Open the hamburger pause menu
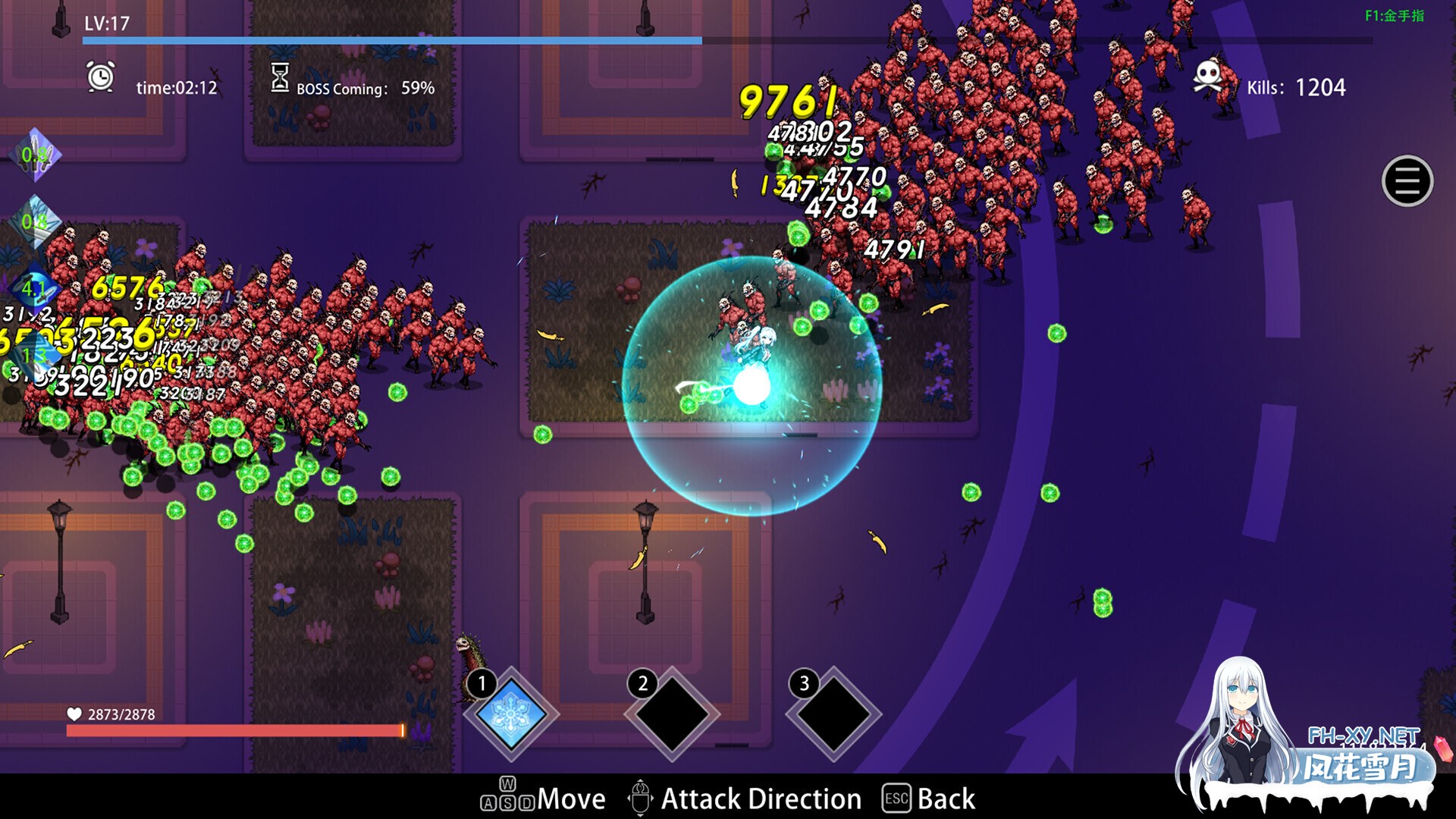The image size is (1456, 819). click(x=1407, y=181)
